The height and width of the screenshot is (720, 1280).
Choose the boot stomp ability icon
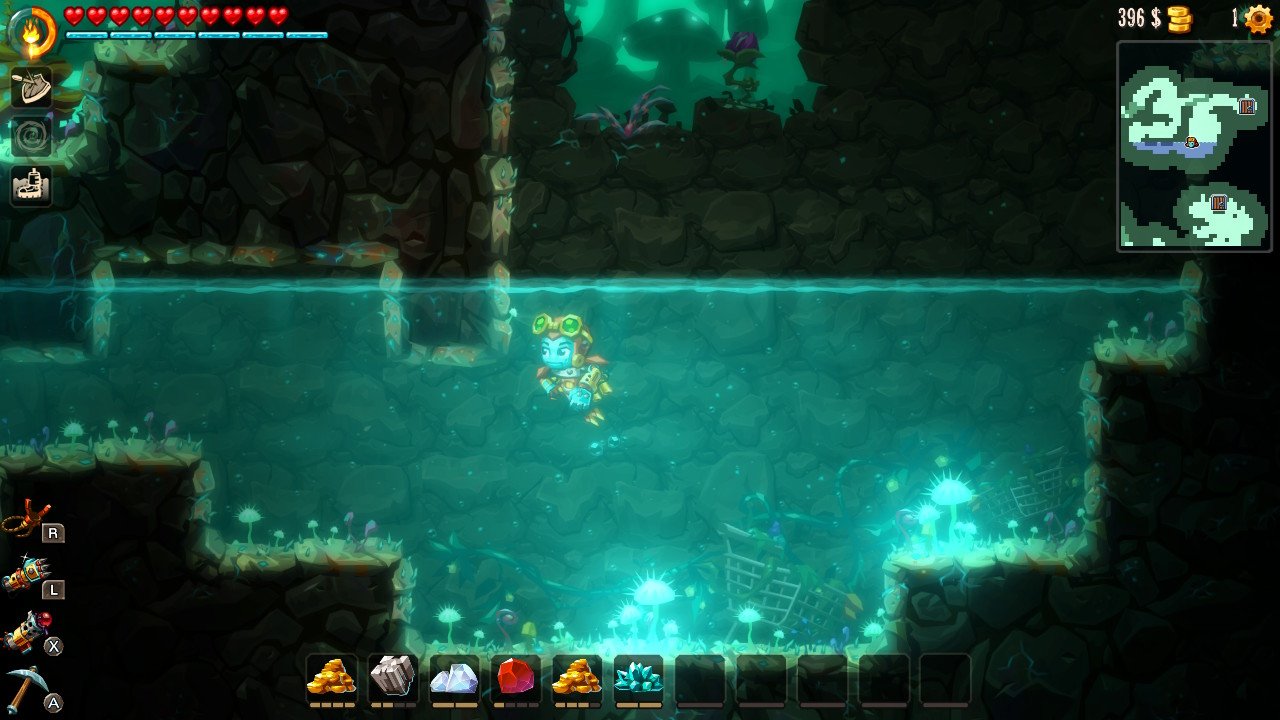pos(31,186)
